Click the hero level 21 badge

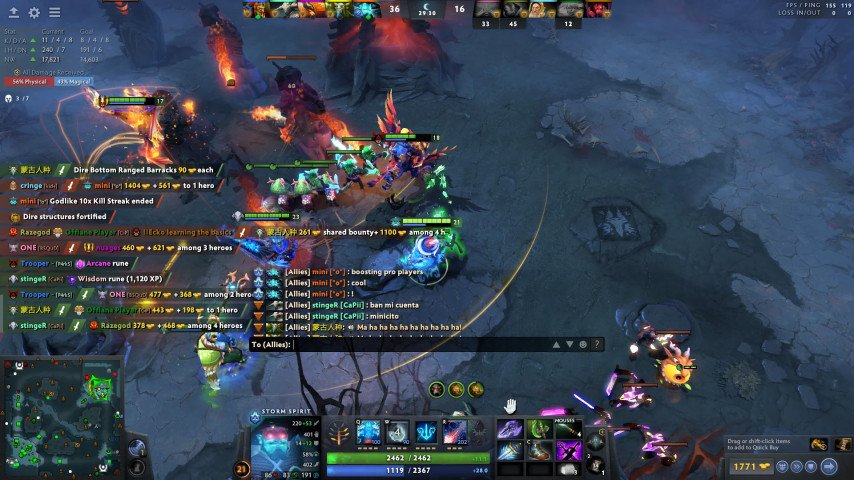point(242,468)
